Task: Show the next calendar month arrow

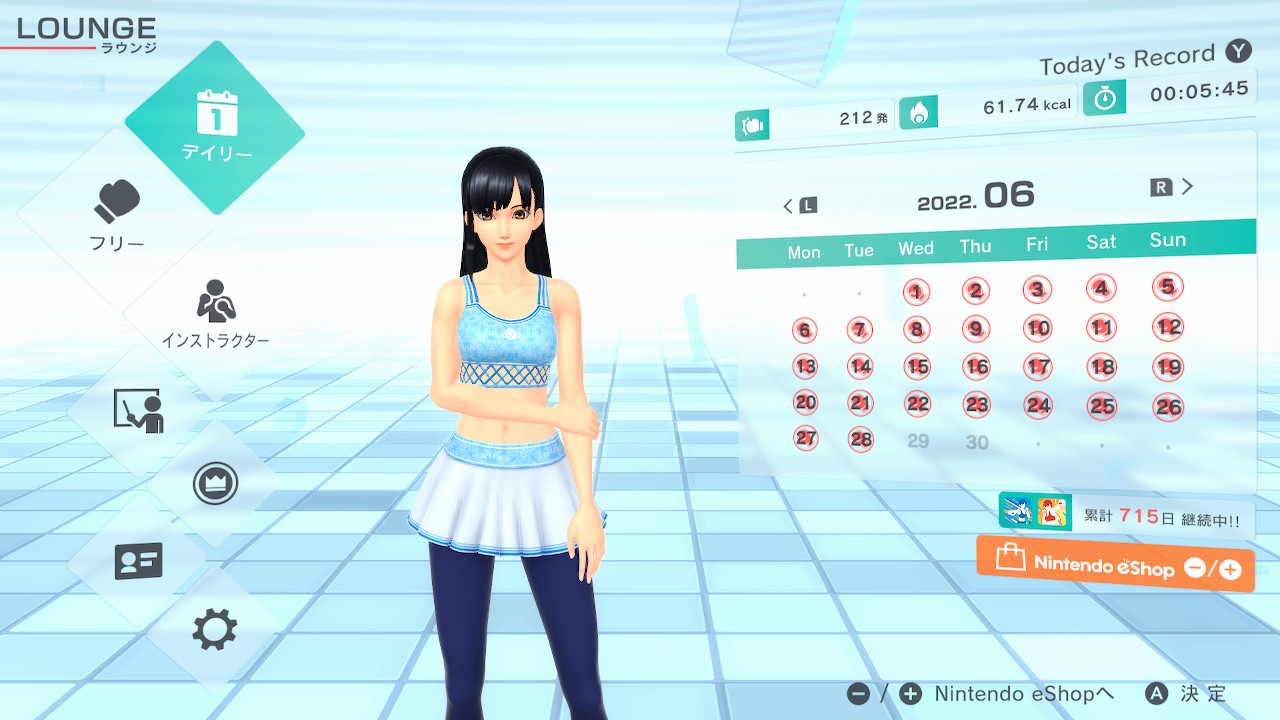Action: point(1173,187)
